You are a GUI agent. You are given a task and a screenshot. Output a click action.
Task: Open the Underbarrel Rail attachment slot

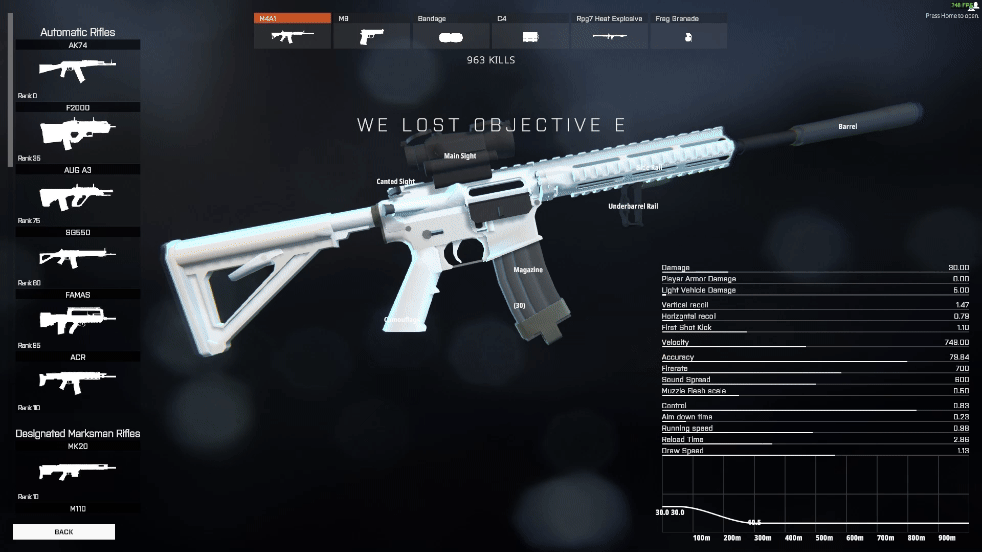[633, 206]
